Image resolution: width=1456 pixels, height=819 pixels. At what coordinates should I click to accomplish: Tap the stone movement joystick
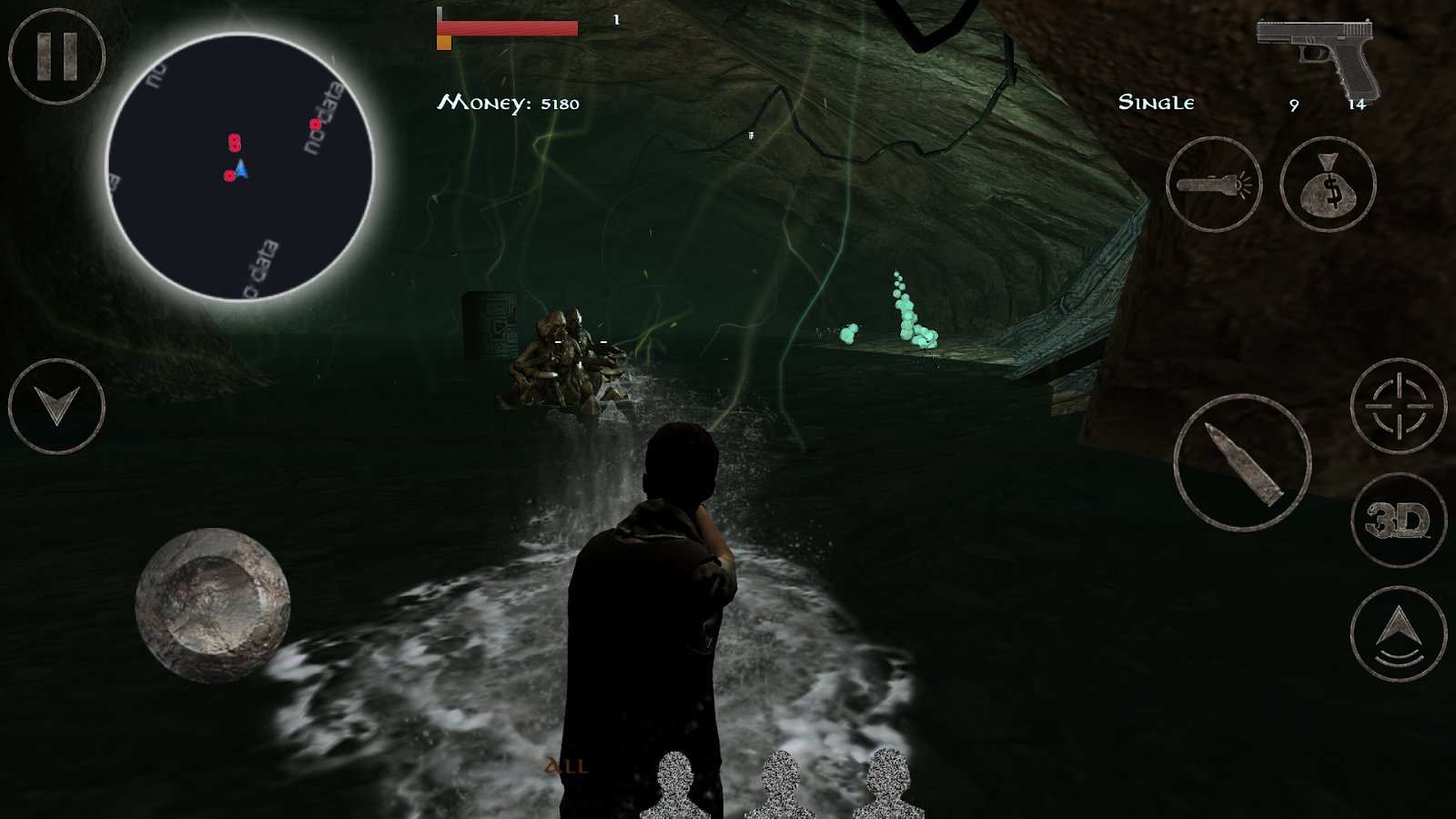[213, 605]
